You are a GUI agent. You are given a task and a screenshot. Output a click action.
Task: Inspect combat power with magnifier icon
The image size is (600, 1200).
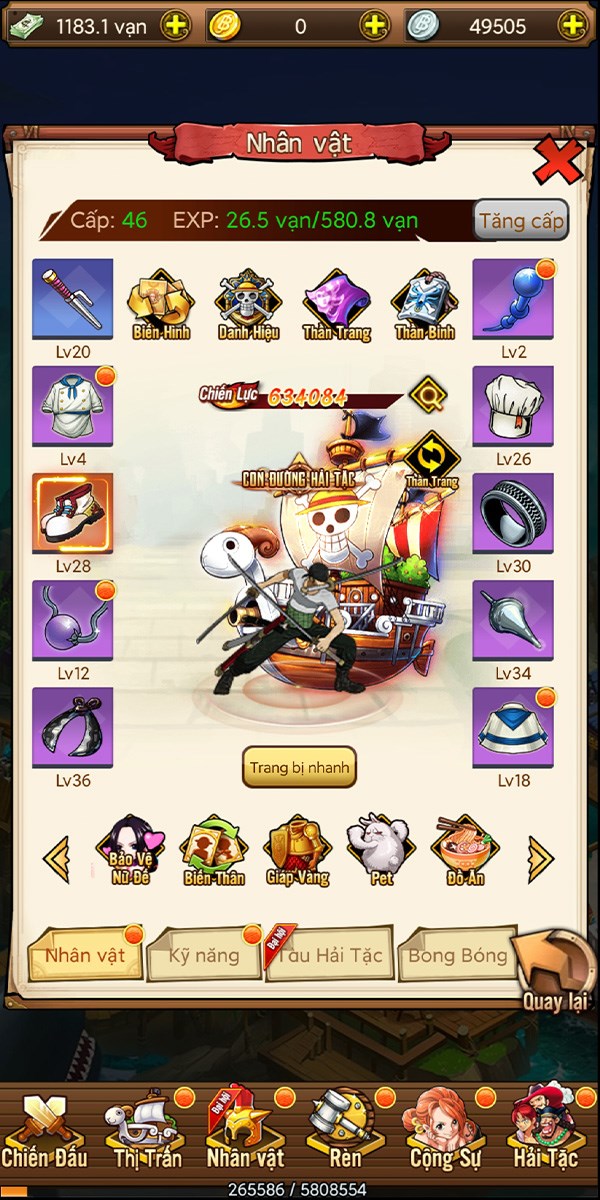(427, 393)
